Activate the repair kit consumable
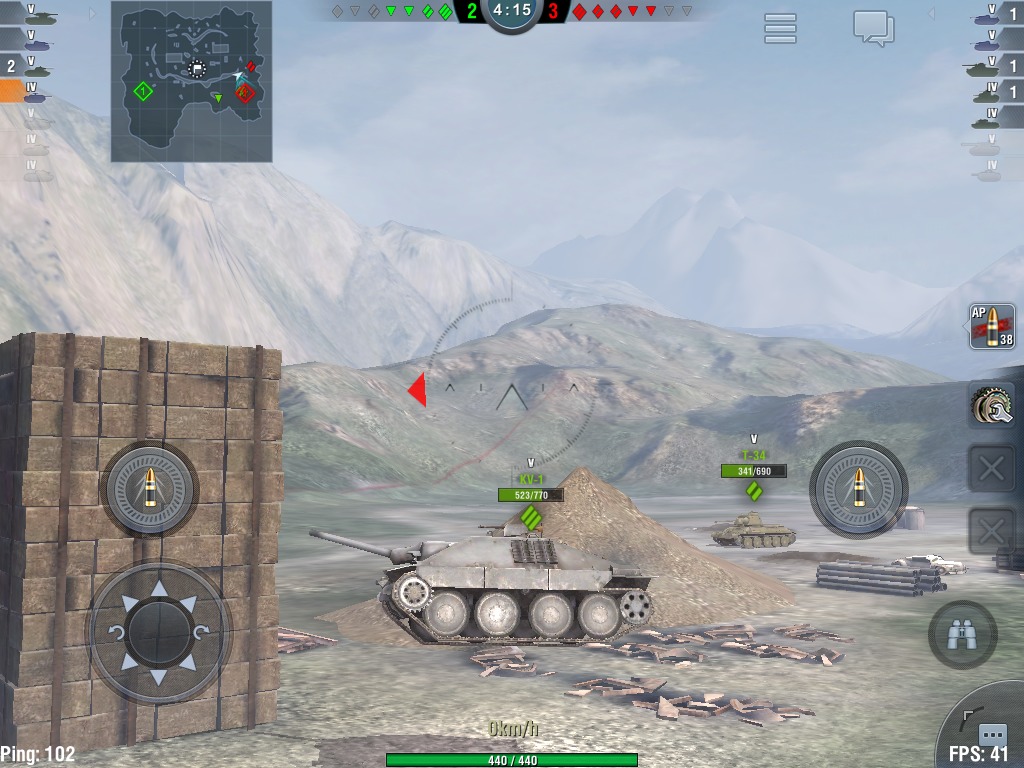Viewport: 1024px width, 768px height. (991, 406)
